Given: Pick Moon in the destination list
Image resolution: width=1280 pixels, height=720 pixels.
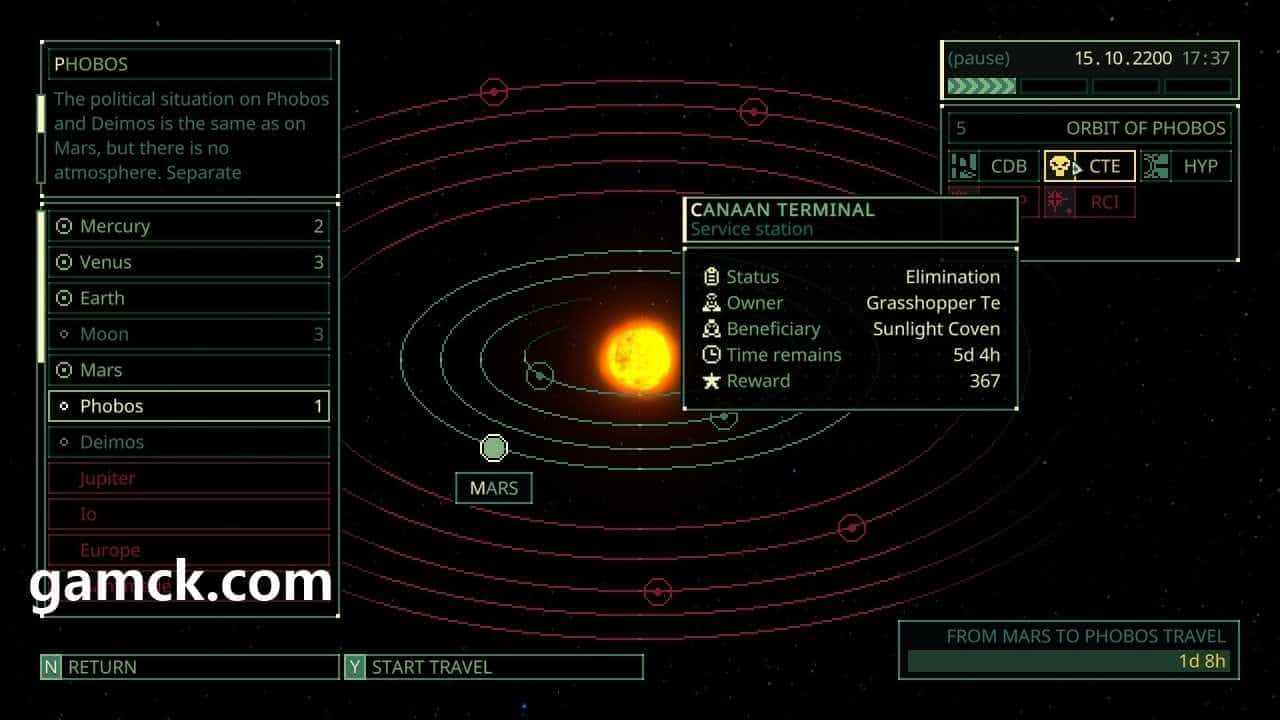Looking at the screenshot, I should 188,335.
